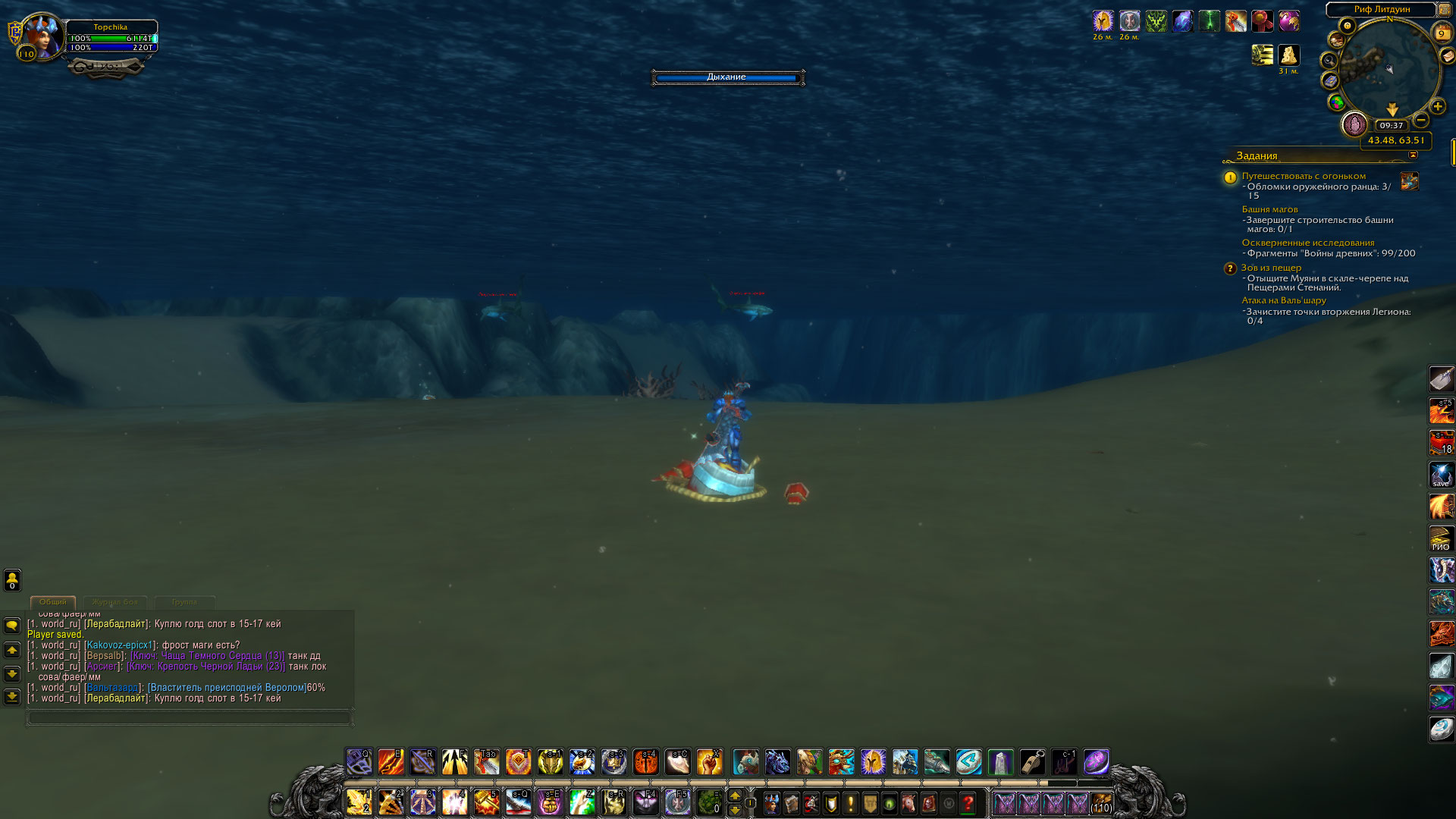This screenshot has width=1456, height=819.
Task: Activate the red question mark help button
Action: pos(968,803)
